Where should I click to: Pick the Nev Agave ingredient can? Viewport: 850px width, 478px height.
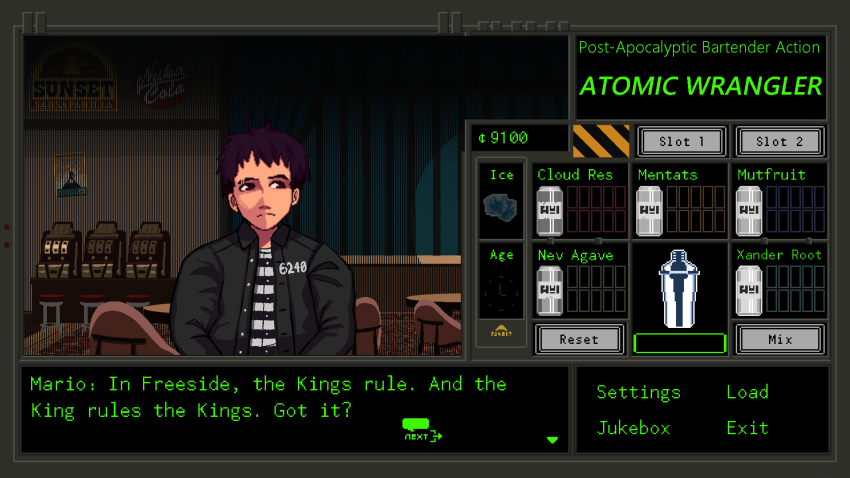click(550, 291)
